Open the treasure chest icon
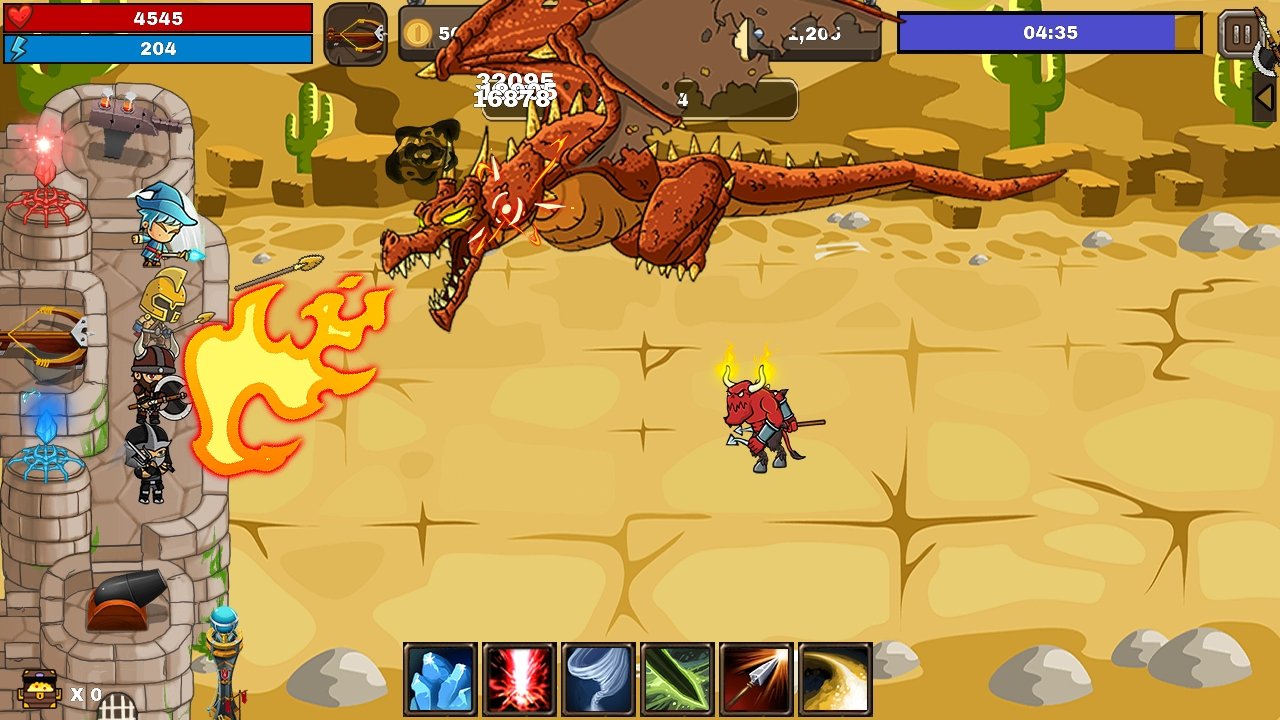The width and height of the screenshot is (1280, 720). (38, 690)
